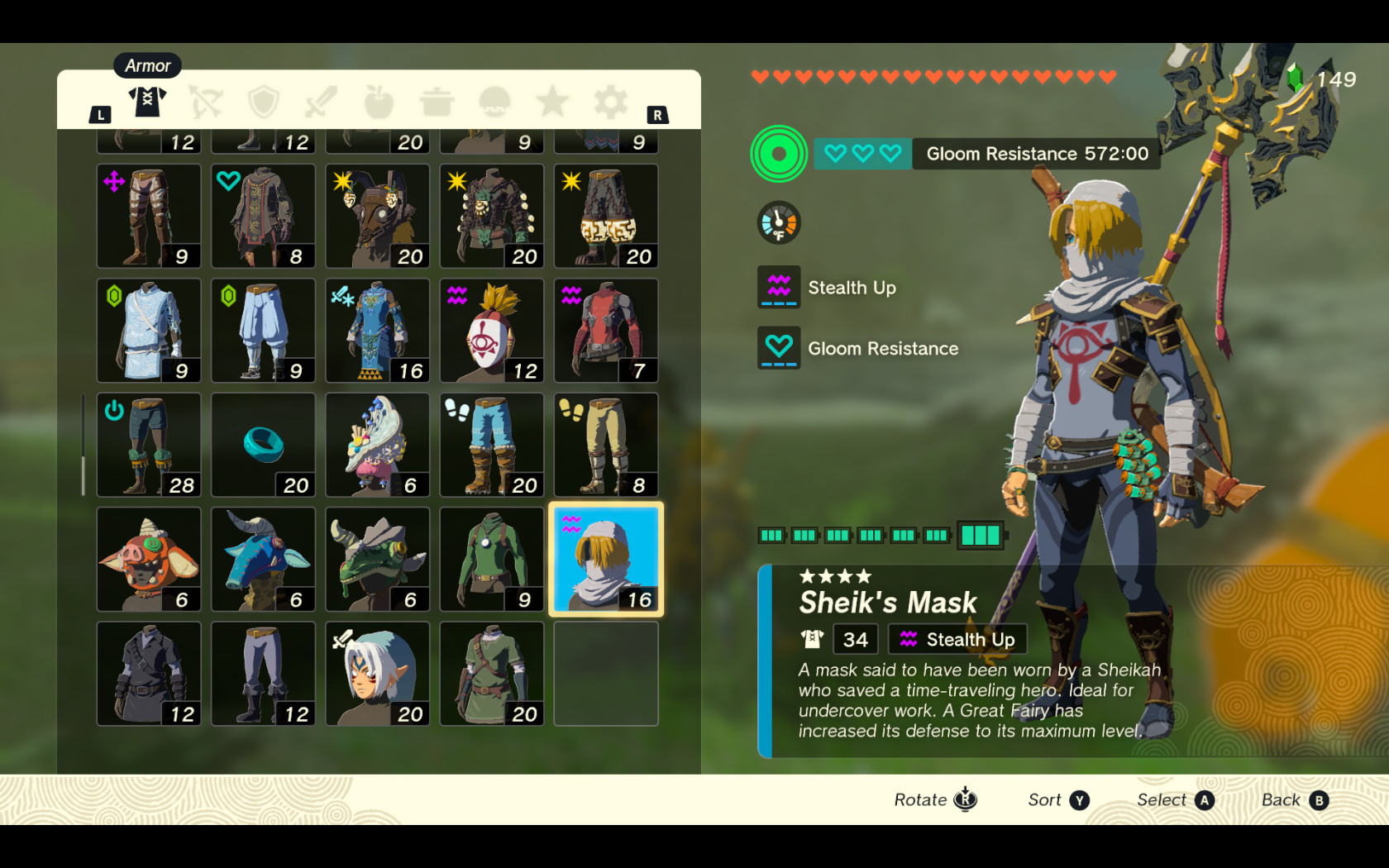Select the turquoise Sapphire Circlet ring
The image size is (1389, 868).
click(x=263, y=446)
